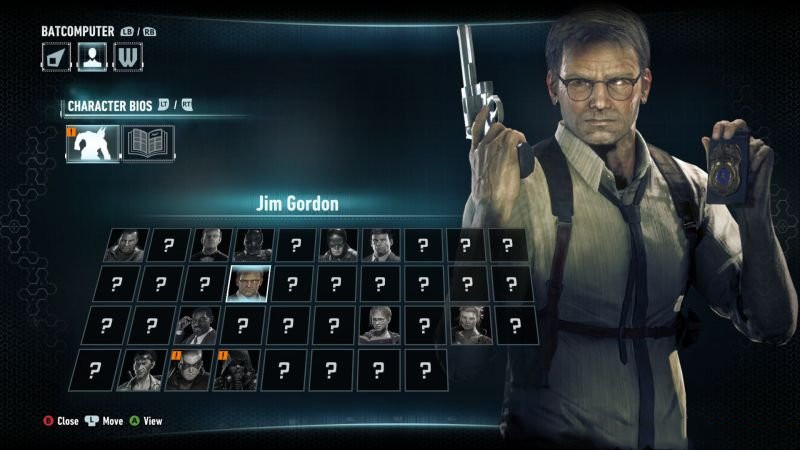Pick the domino-masked character portrait
Image resolution: width=800 pixels, height=450 pixels.
(190, 369)
